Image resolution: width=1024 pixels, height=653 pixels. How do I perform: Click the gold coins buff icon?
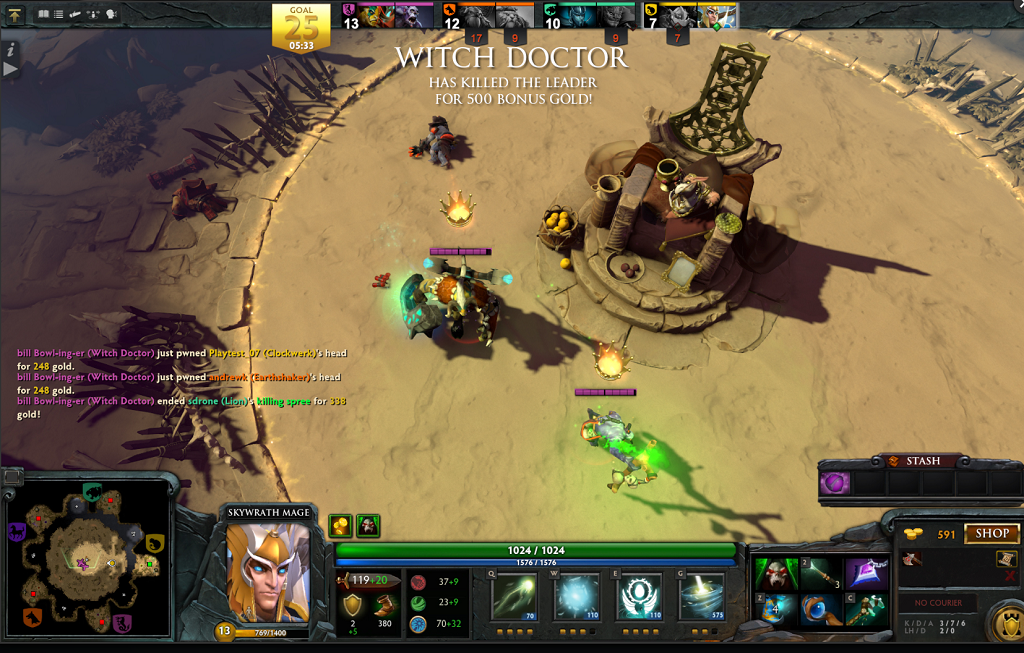click(341, 526)
